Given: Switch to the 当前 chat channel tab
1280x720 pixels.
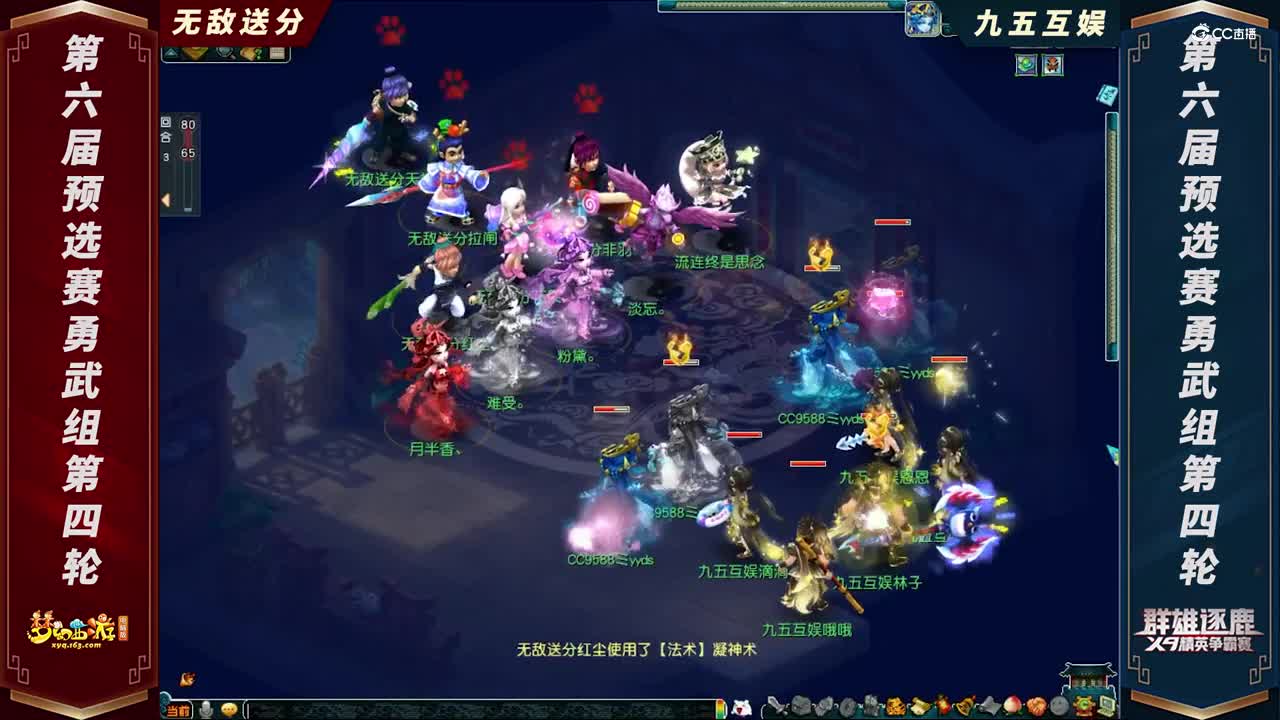Looking at the screenshot, I should point(178,707).
